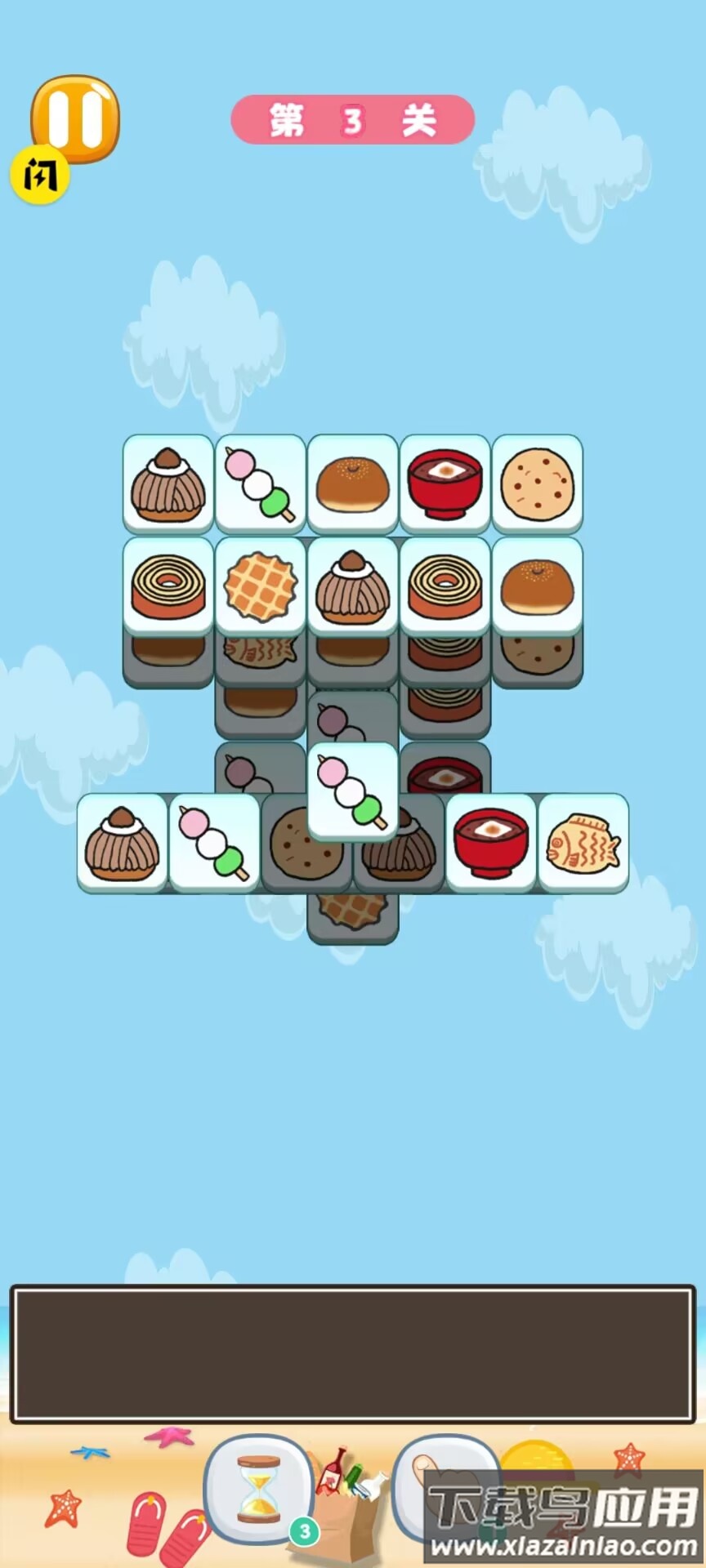Select the red bowl tile beside the bright cookie
This screenshot has height=1568, width=706.
(445, 483)
